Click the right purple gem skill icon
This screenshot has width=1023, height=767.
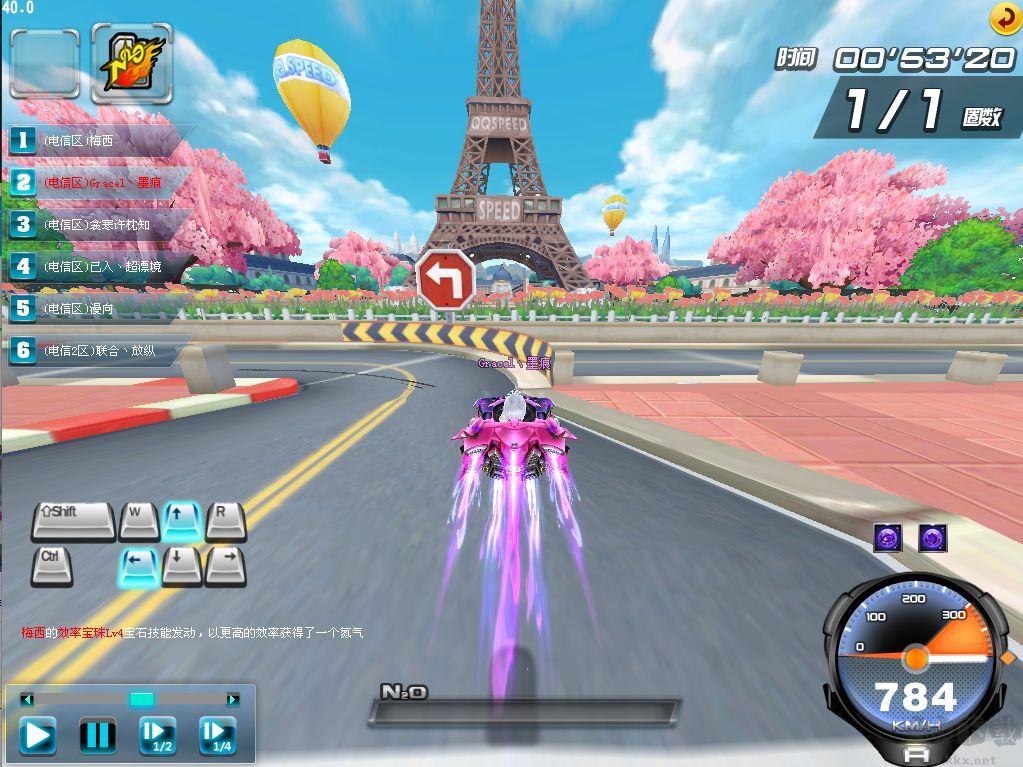coord(933,538)
